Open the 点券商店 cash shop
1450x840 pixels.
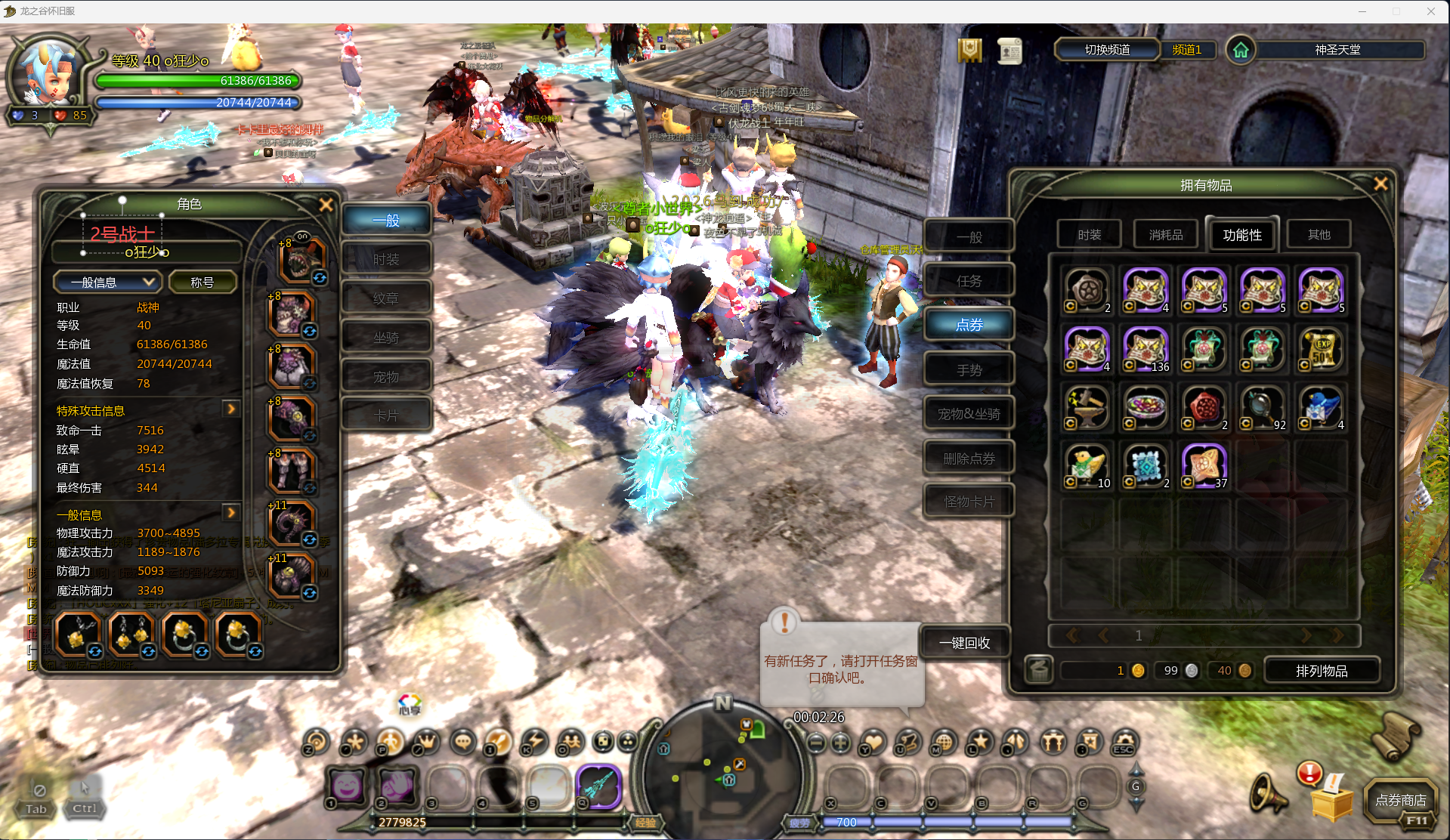(x=1399, y=801)
